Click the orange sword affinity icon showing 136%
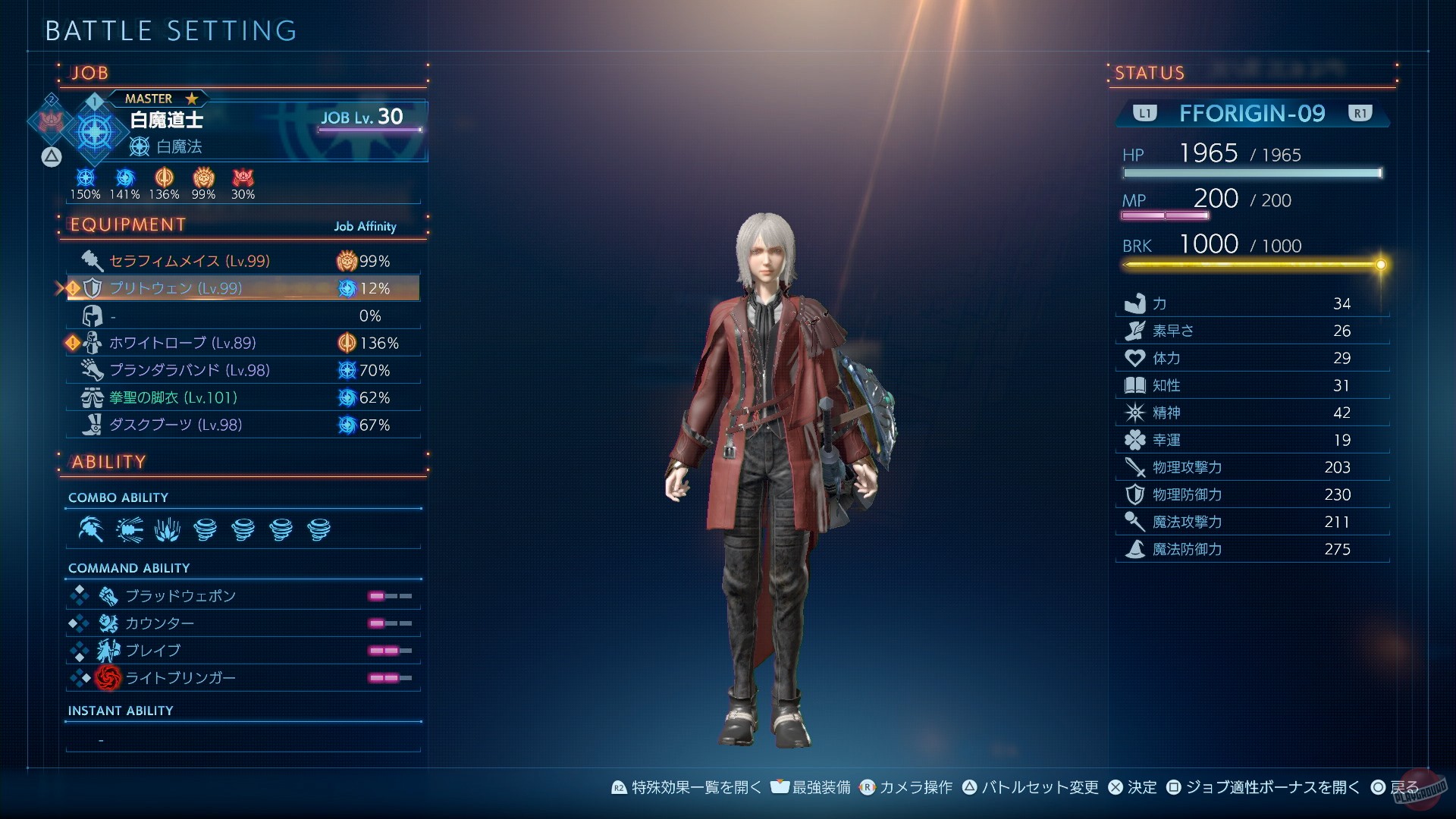This screenshot has width=1456, height=819. coord(165,179)
